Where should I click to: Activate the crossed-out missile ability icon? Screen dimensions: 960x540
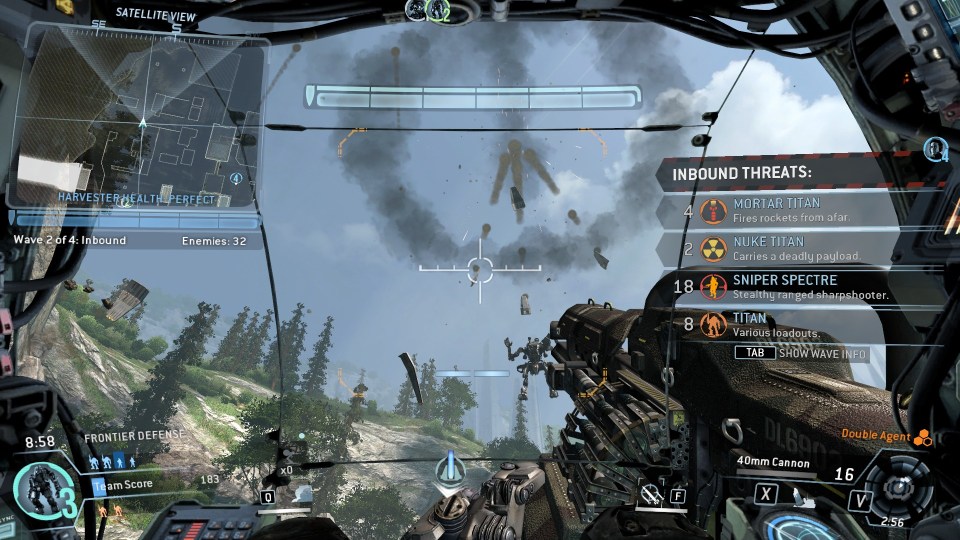pyautogui.click(x=652, y=492)
